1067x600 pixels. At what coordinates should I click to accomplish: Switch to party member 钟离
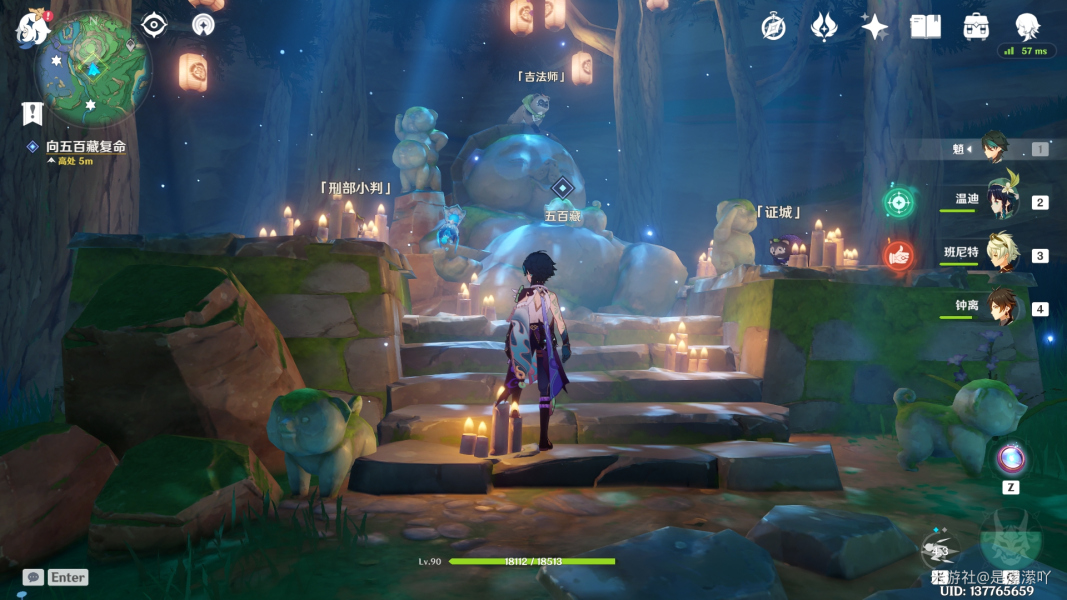[1002, 307]
